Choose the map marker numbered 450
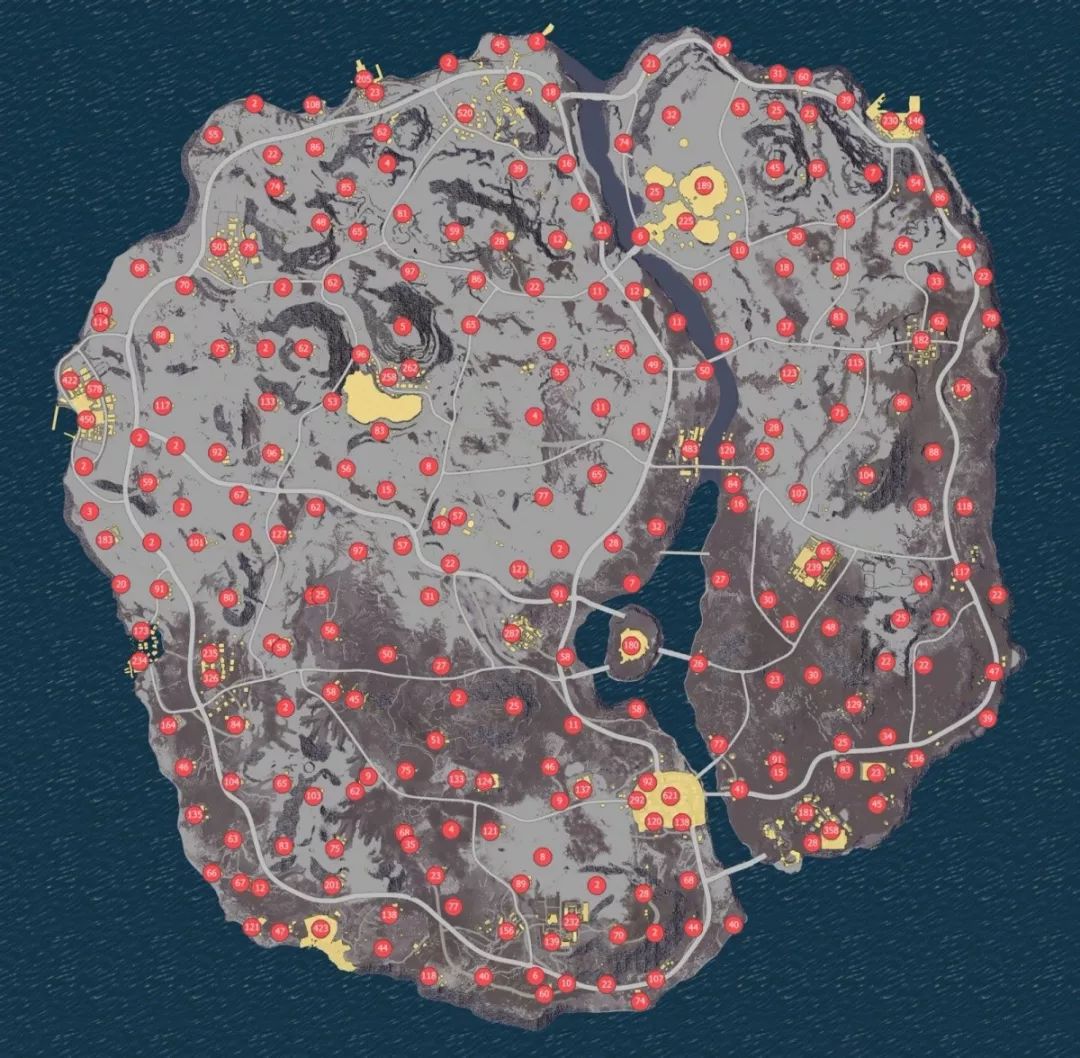1080x1058 pixels. pos(86,420)
